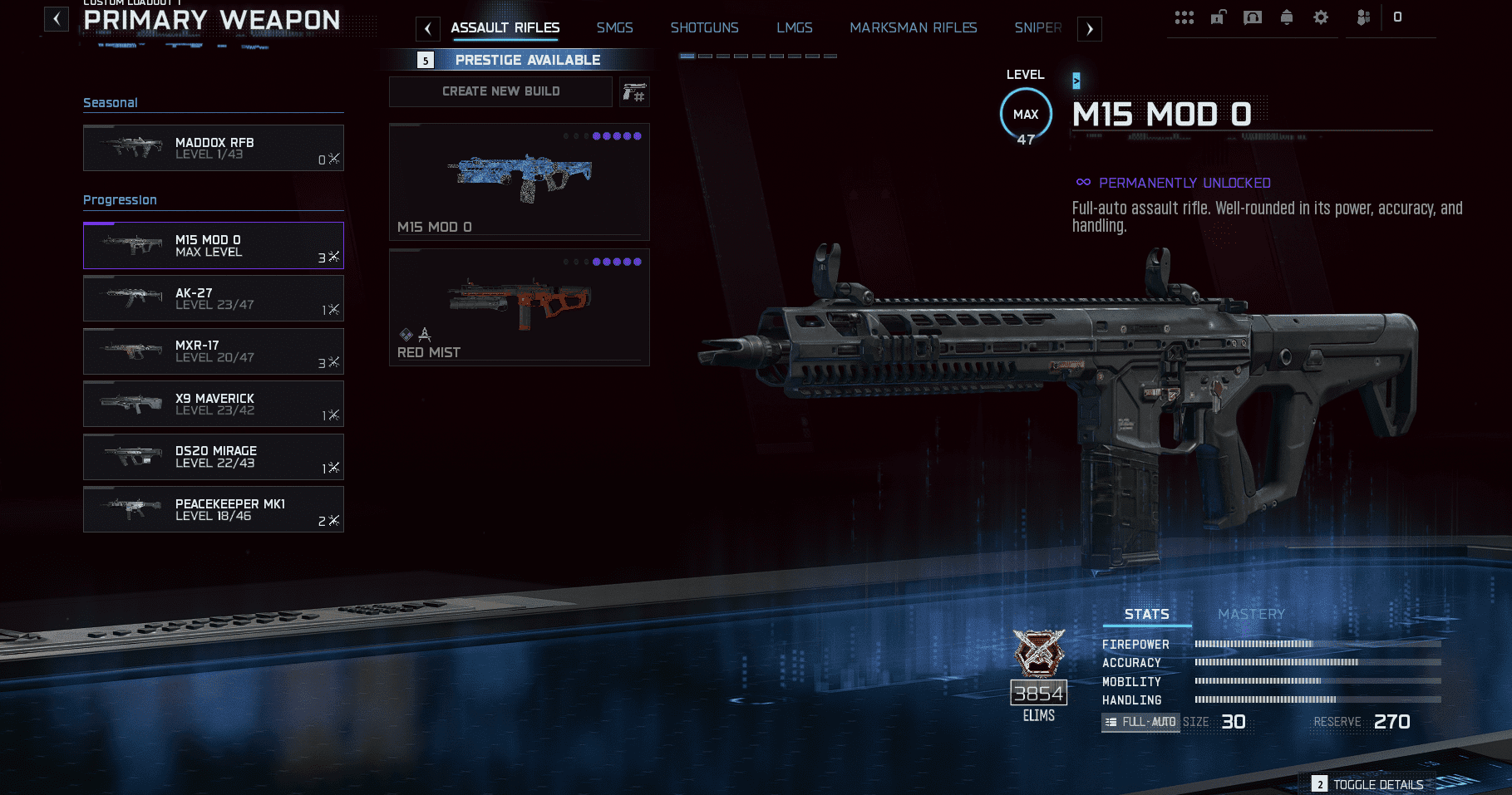Viewport: 1512px width, 795px height.
Task: Click the left arrow before Assault Rifles
Action: (427, 29)
